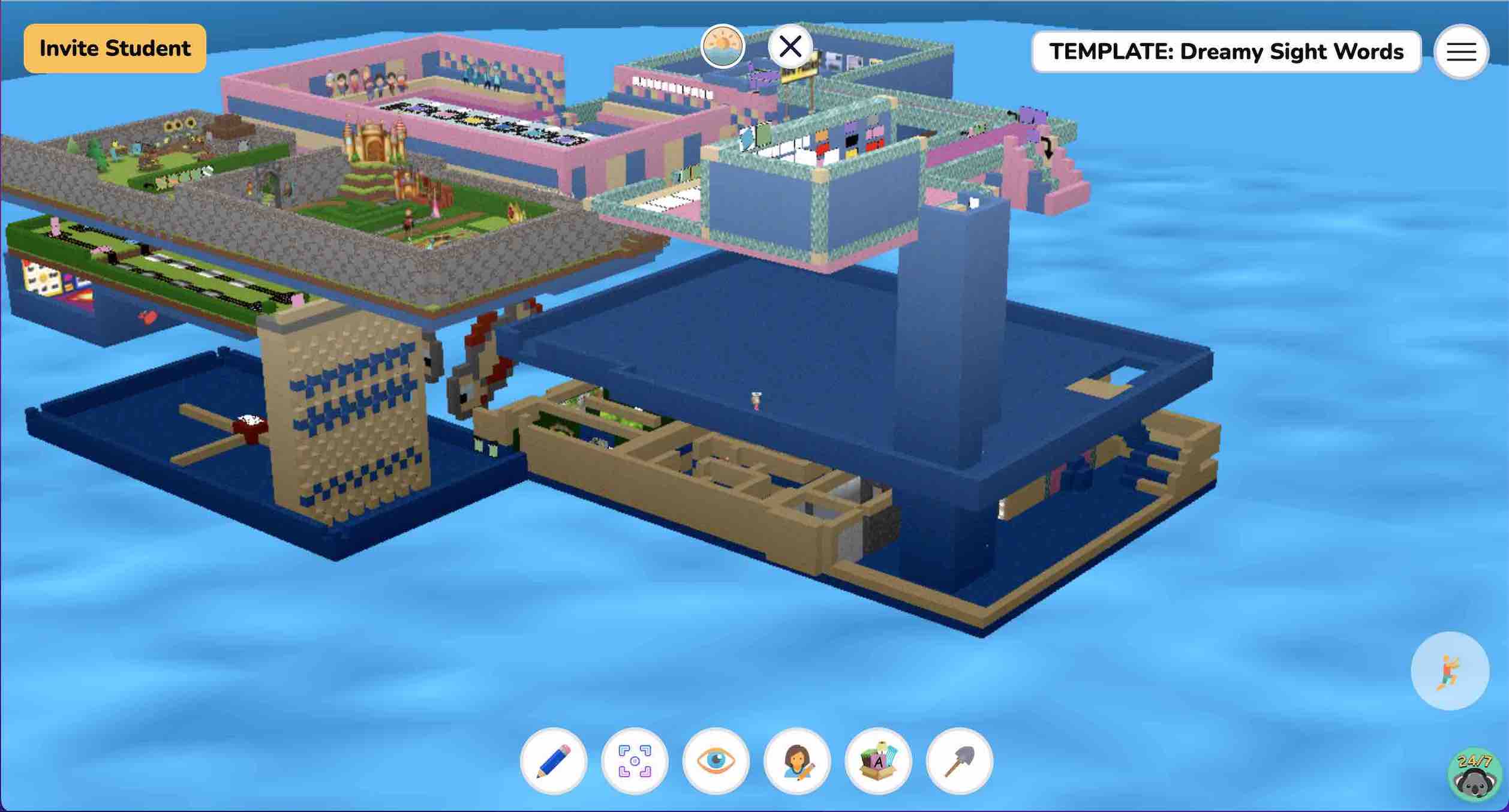Open the top-right navigation menu
The image size is (1509, 812).
(1462, 52)
